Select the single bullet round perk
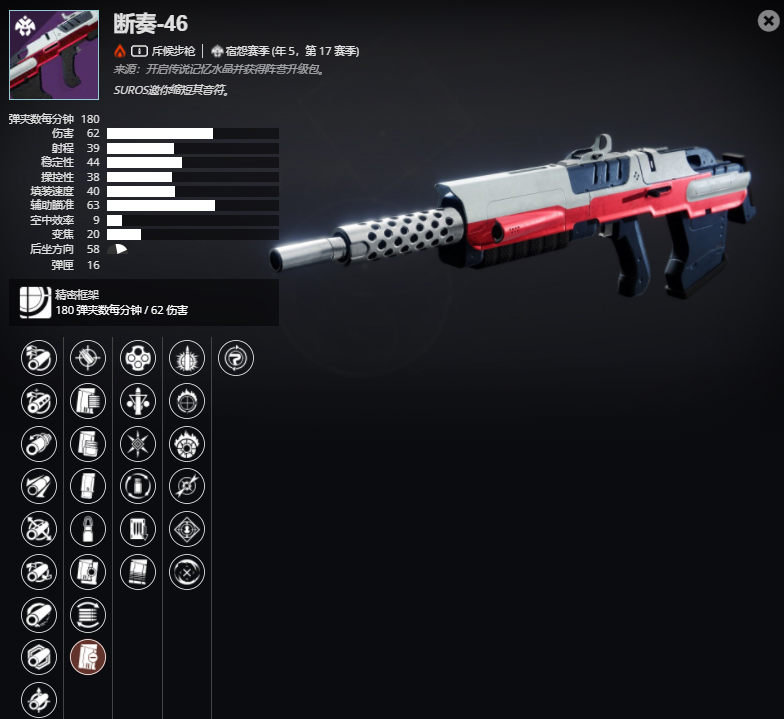Image resolution: width=784 pixels, height=719 pixels. [88, 528]
